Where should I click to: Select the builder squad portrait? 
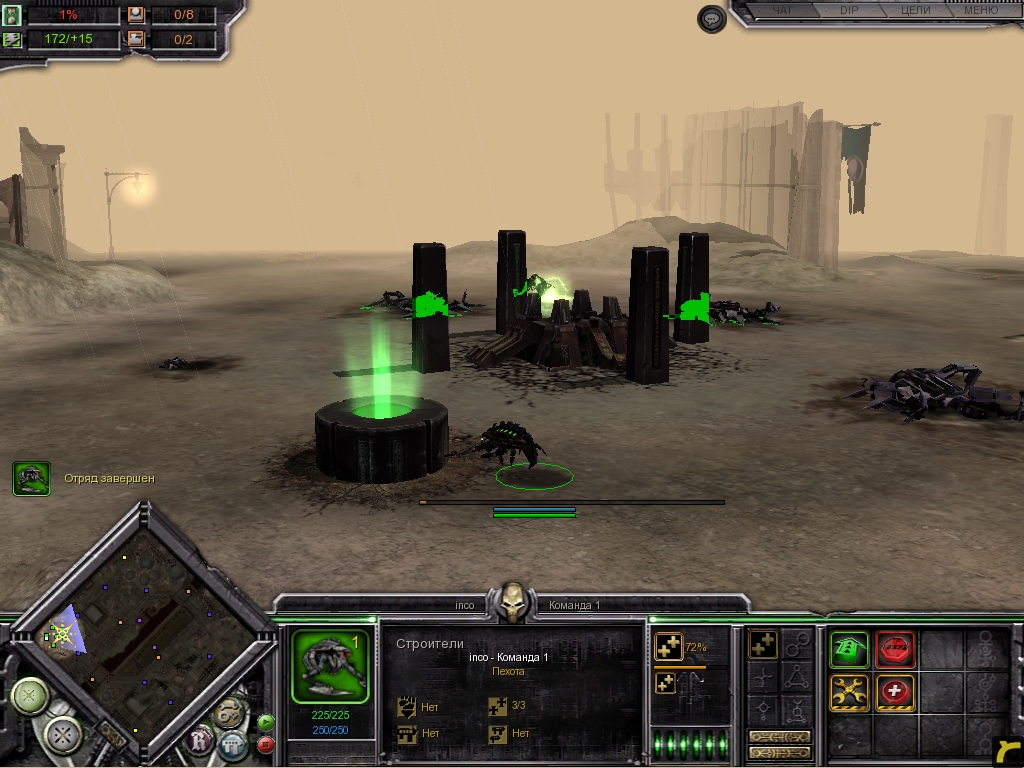click(x=331, y=666)
